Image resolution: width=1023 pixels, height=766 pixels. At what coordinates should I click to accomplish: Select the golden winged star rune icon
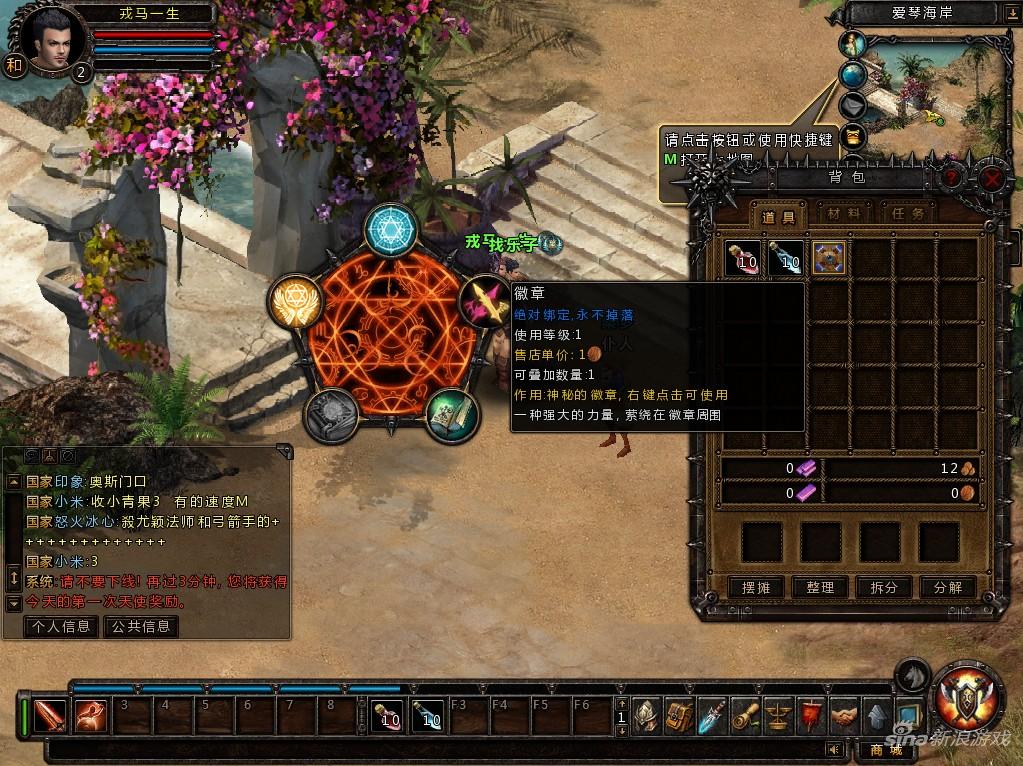[295, 300]
